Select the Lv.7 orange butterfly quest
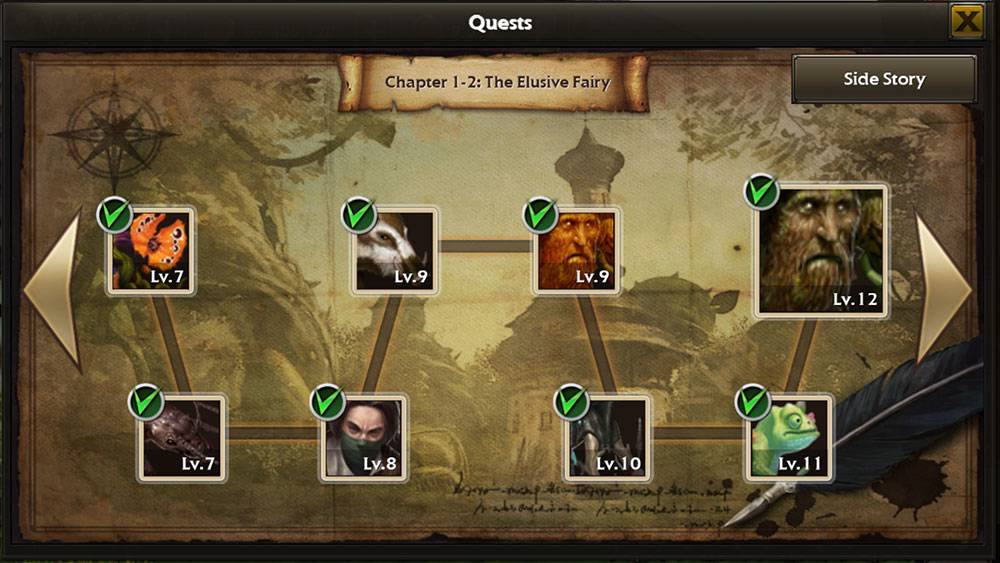1000x563 pixels. [x=151, y=251]
